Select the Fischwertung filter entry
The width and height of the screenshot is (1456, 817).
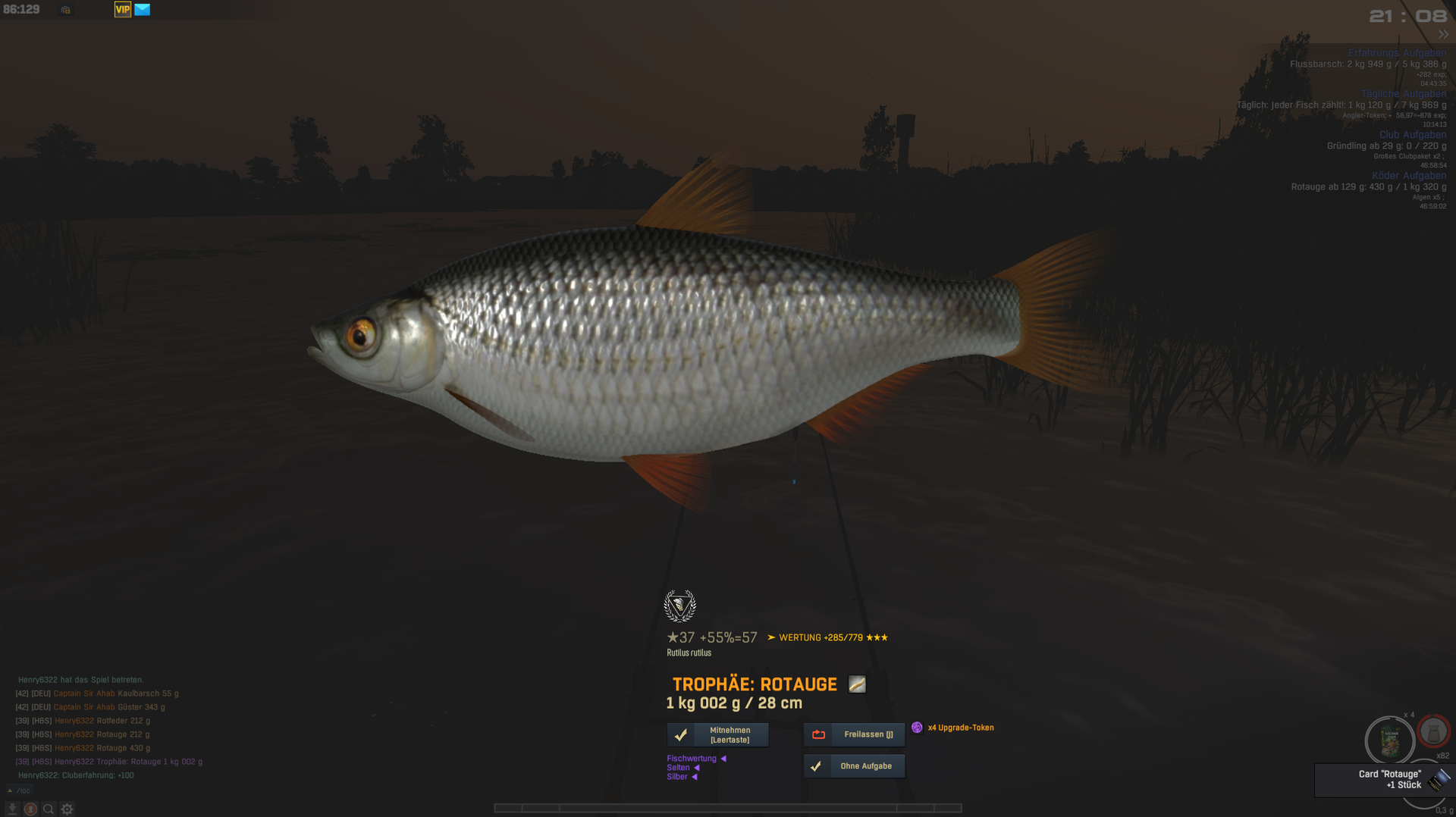(692, 759)
